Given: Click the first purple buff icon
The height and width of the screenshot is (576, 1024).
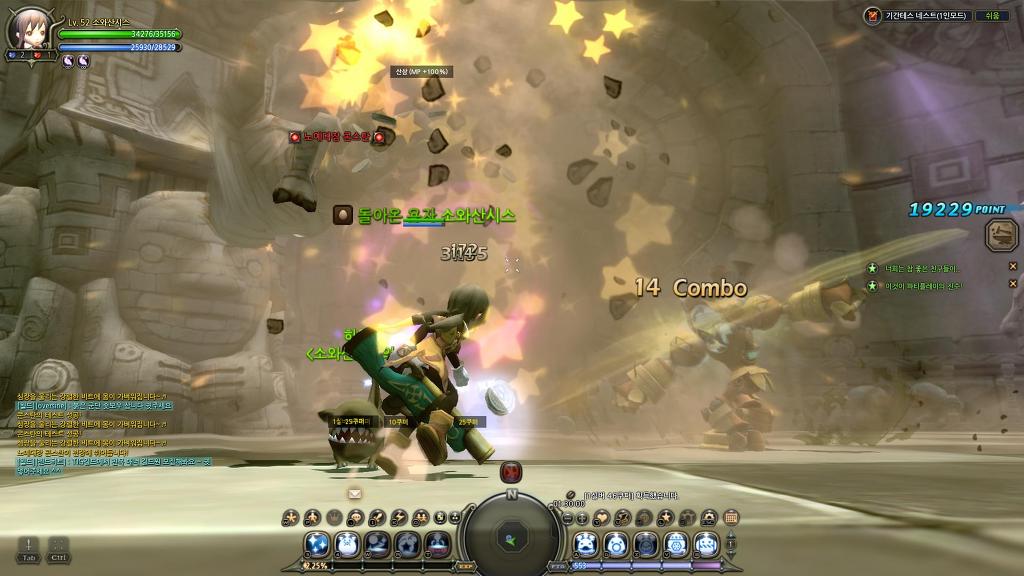Looking at the screenshot, I should 68,61.
